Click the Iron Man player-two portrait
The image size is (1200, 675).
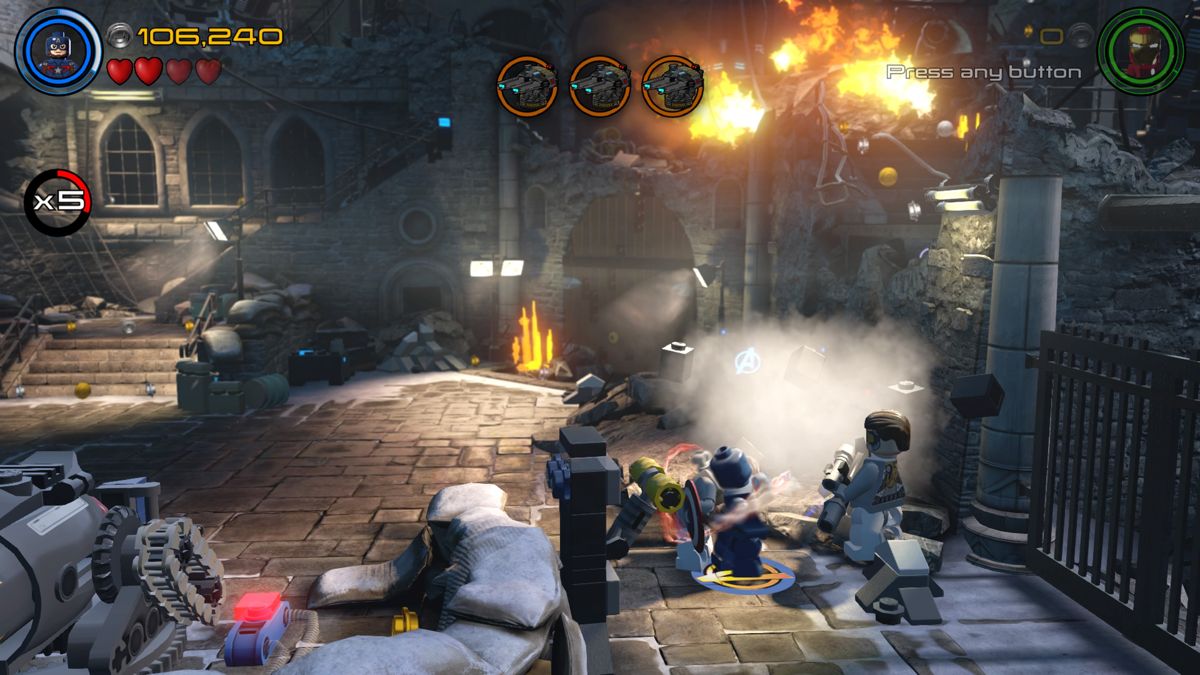1140,51
